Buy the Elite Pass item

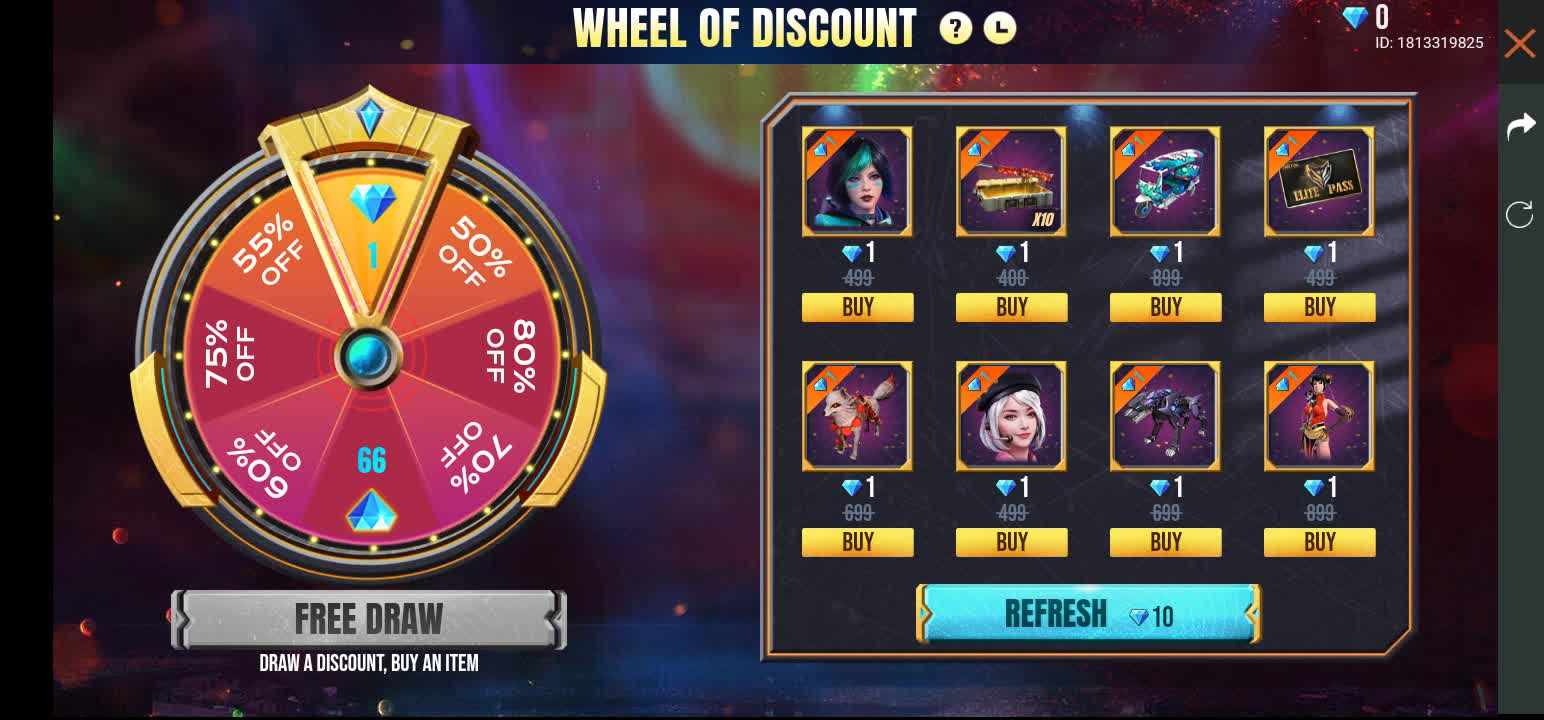click(1319, 307)
